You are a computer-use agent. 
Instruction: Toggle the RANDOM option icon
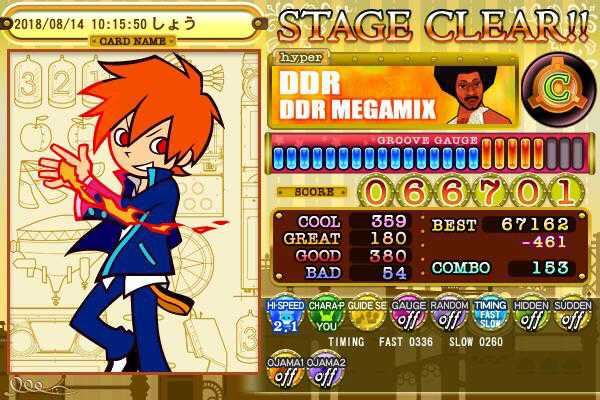tap(447, 316)
